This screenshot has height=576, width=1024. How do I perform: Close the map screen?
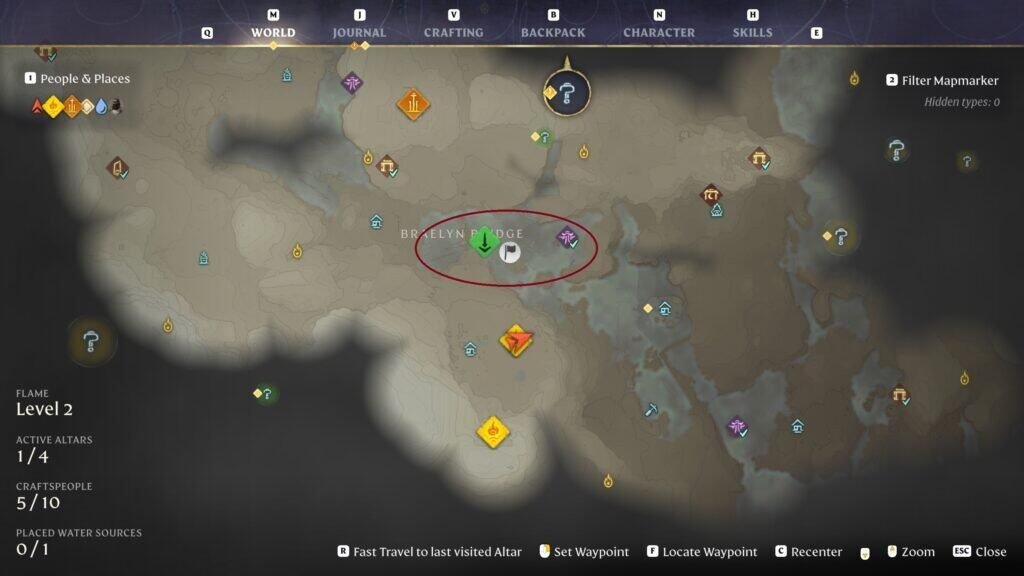click(x=979, y=552)
